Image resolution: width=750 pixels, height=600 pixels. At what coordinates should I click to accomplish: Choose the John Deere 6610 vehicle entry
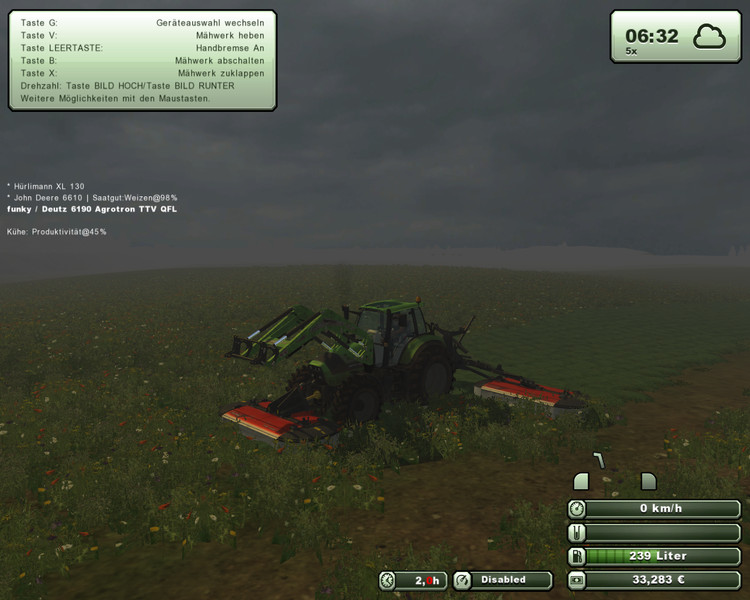click(48, 198)
